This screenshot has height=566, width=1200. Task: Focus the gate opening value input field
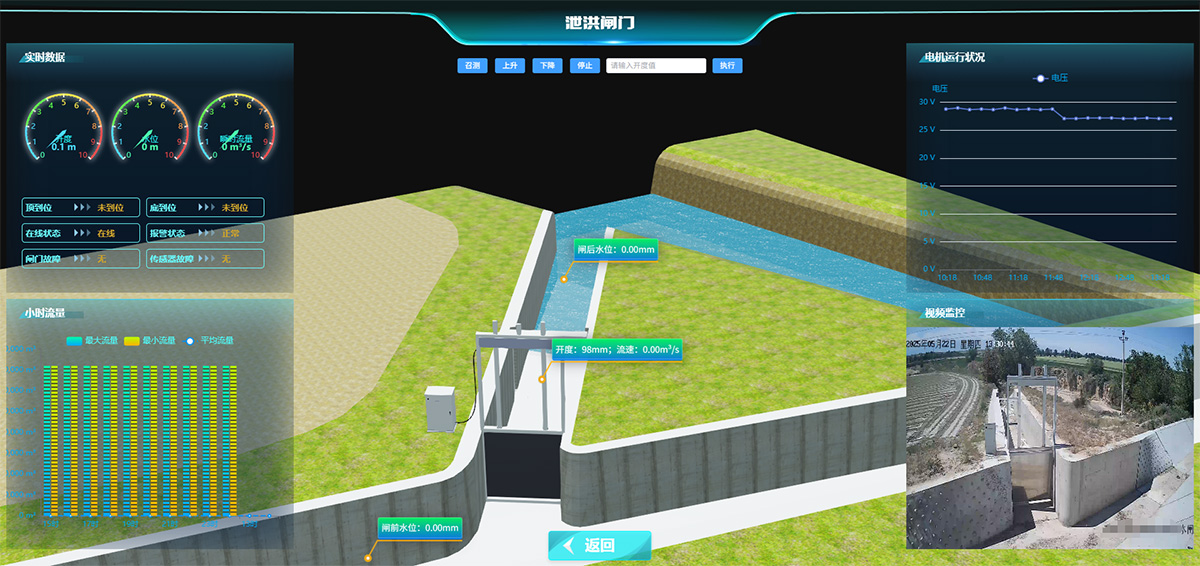[x=656, y=66]
